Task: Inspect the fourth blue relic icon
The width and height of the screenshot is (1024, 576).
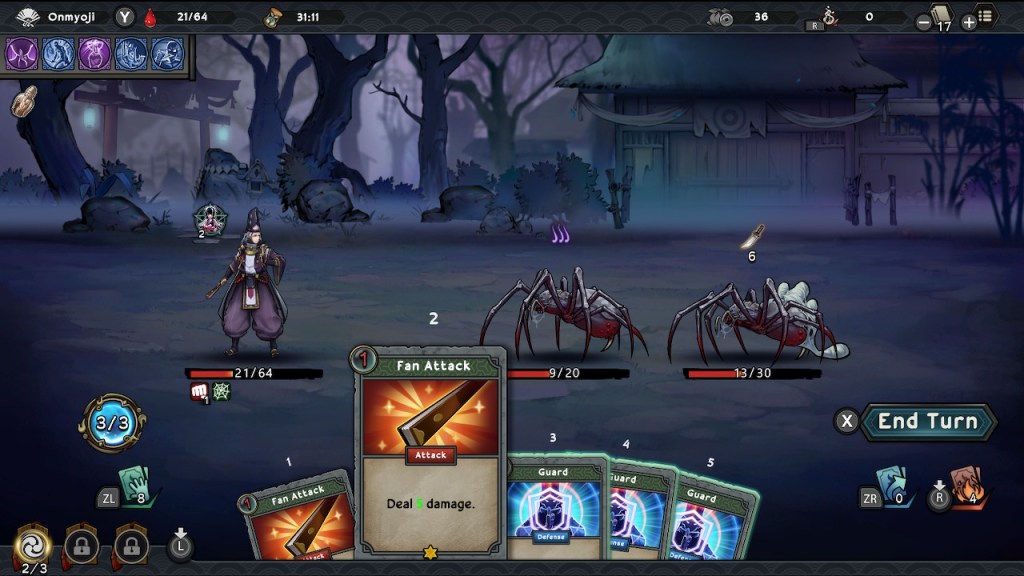Action: (x=132, y=53)
